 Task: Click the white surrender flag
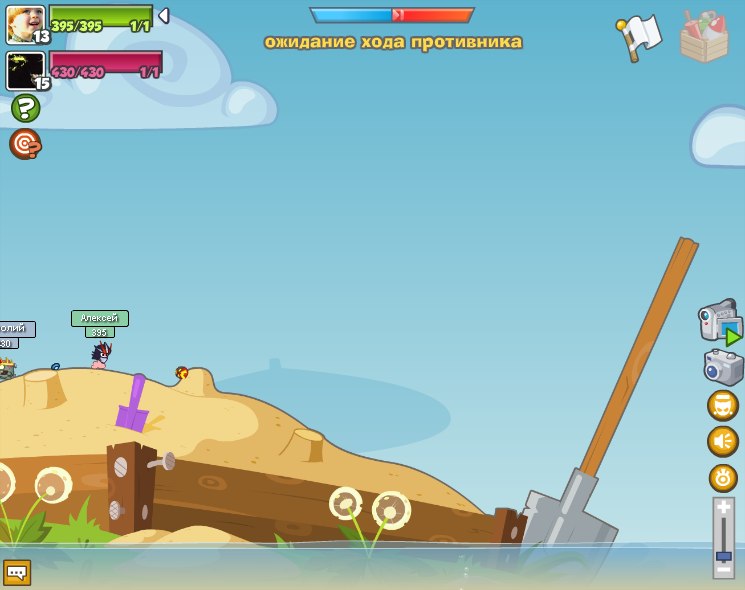click(640, 36)
